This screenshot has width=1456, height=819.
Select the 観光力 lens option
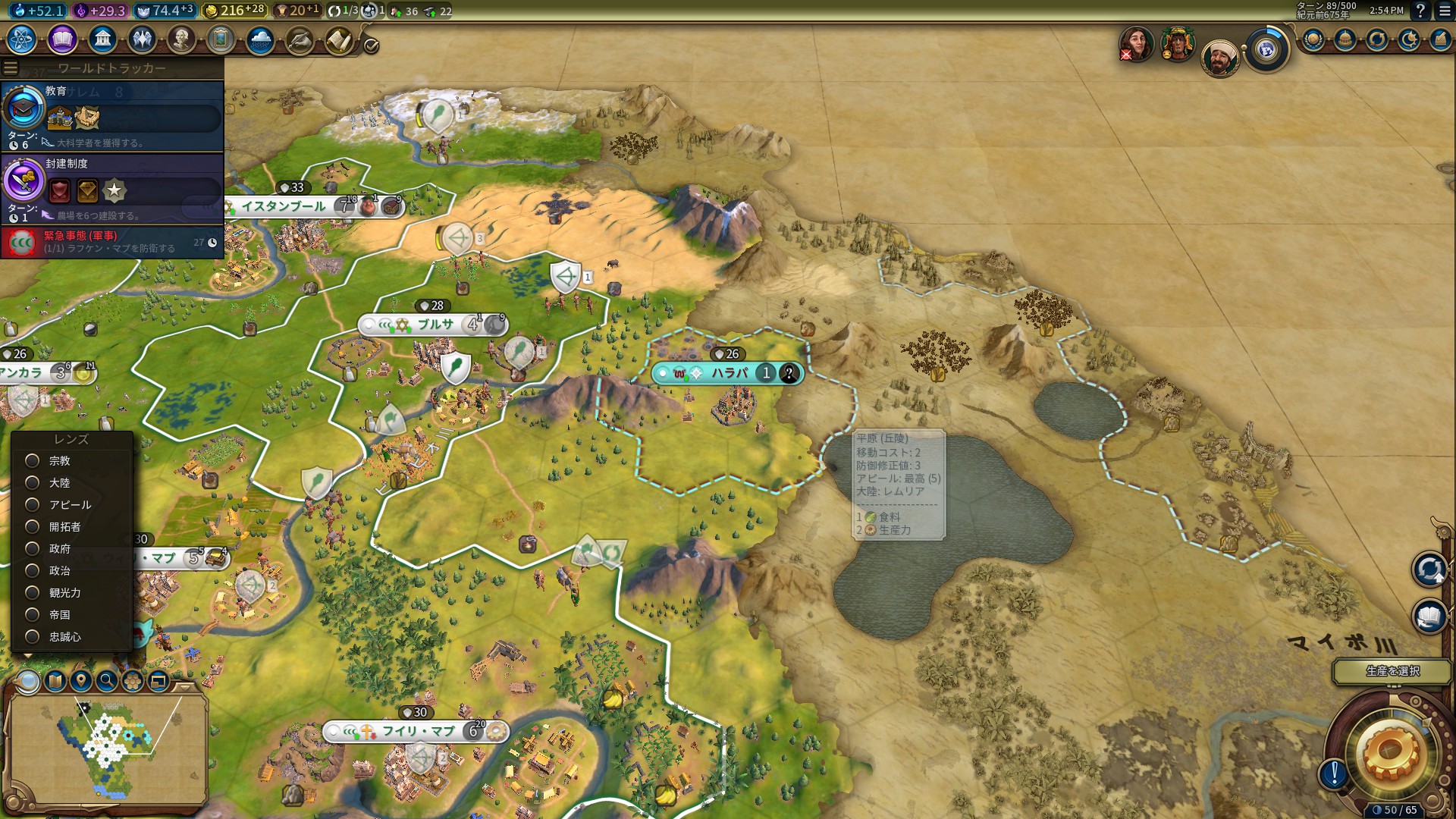tap(33, 592)
